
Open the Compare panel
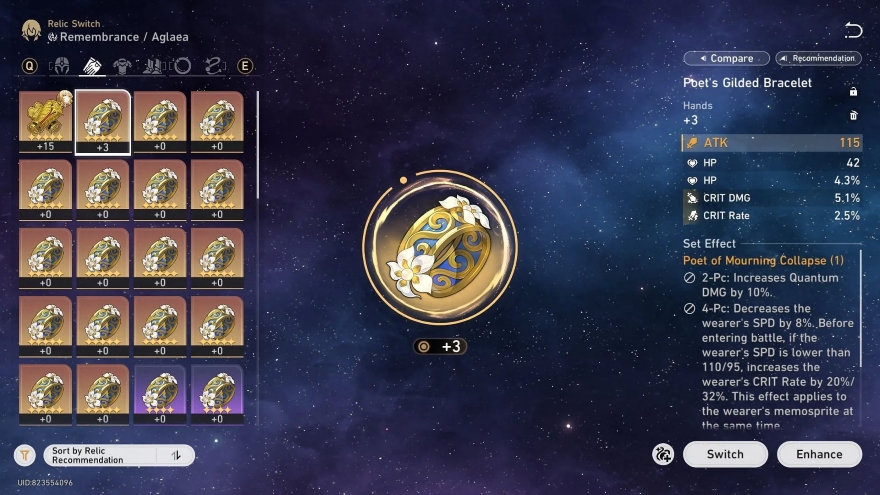pos(727,58)
